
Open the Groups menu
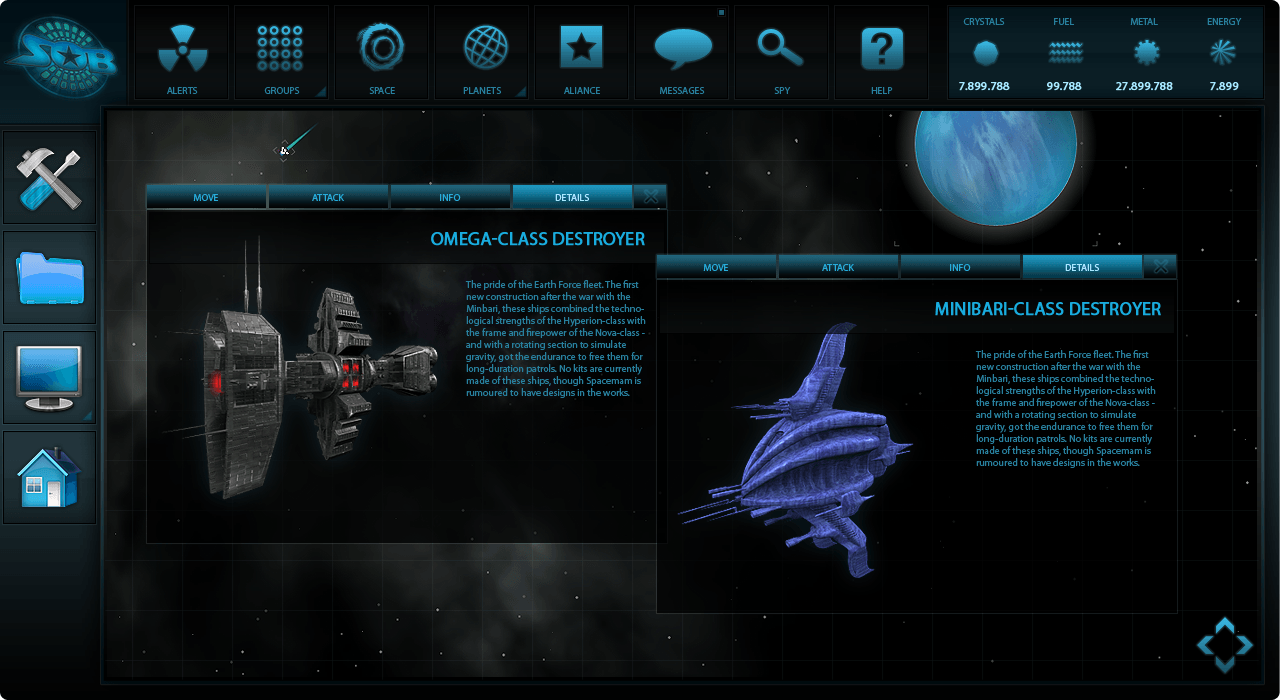[281, 53]
